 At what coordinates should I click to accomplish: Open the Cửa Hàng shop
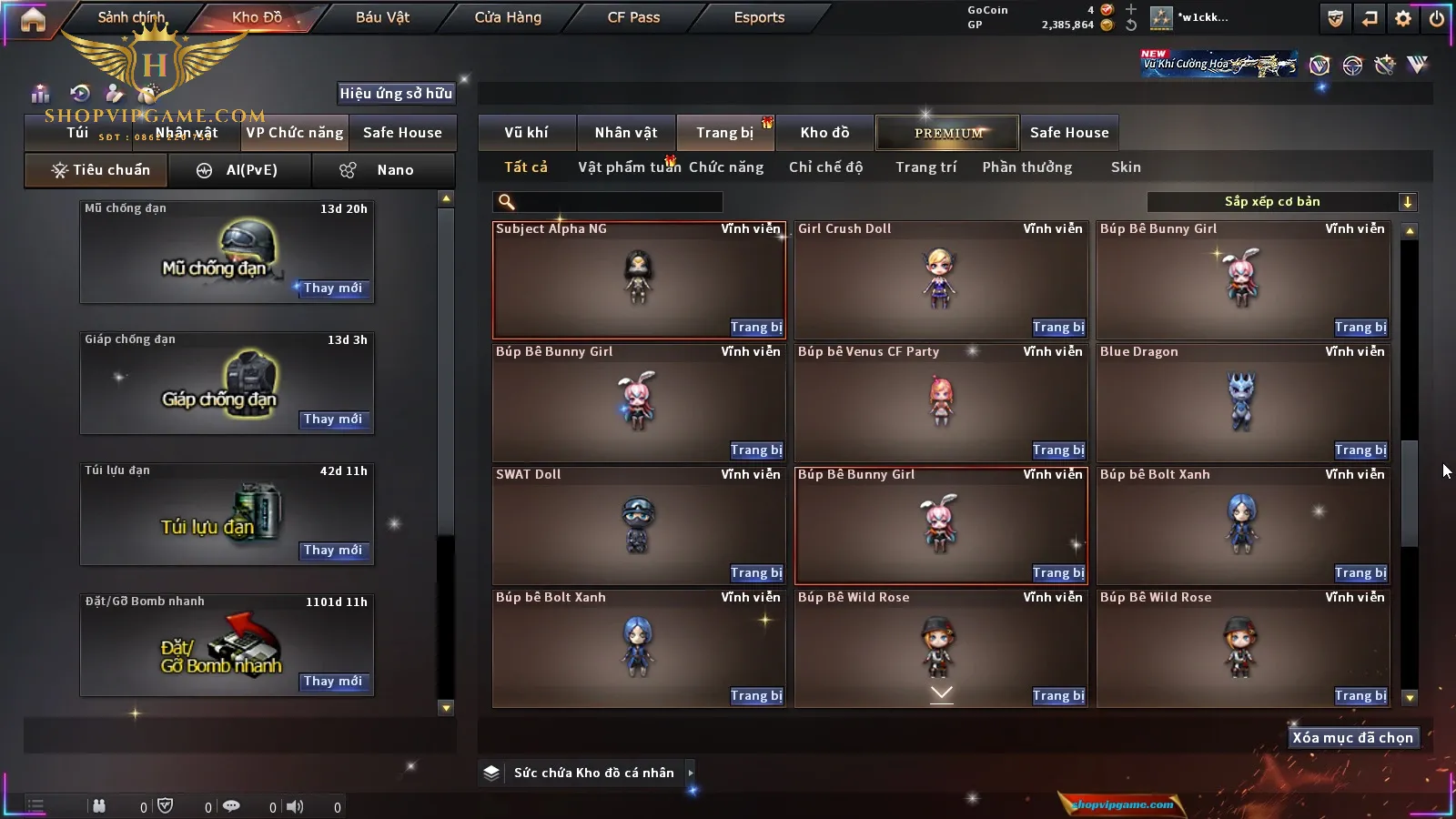pyautogui.click(x=508, y=17)
